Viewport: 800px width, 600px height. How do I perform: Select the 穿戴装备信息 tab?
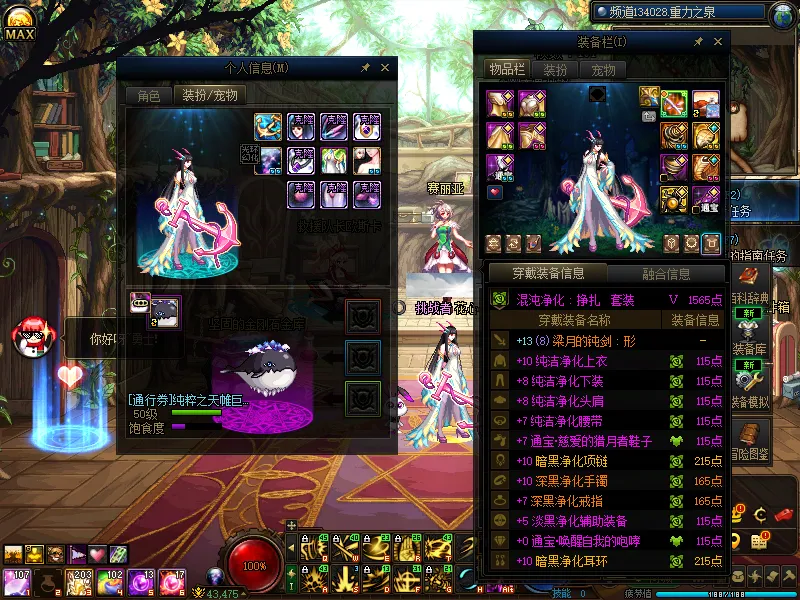point(546,273)
